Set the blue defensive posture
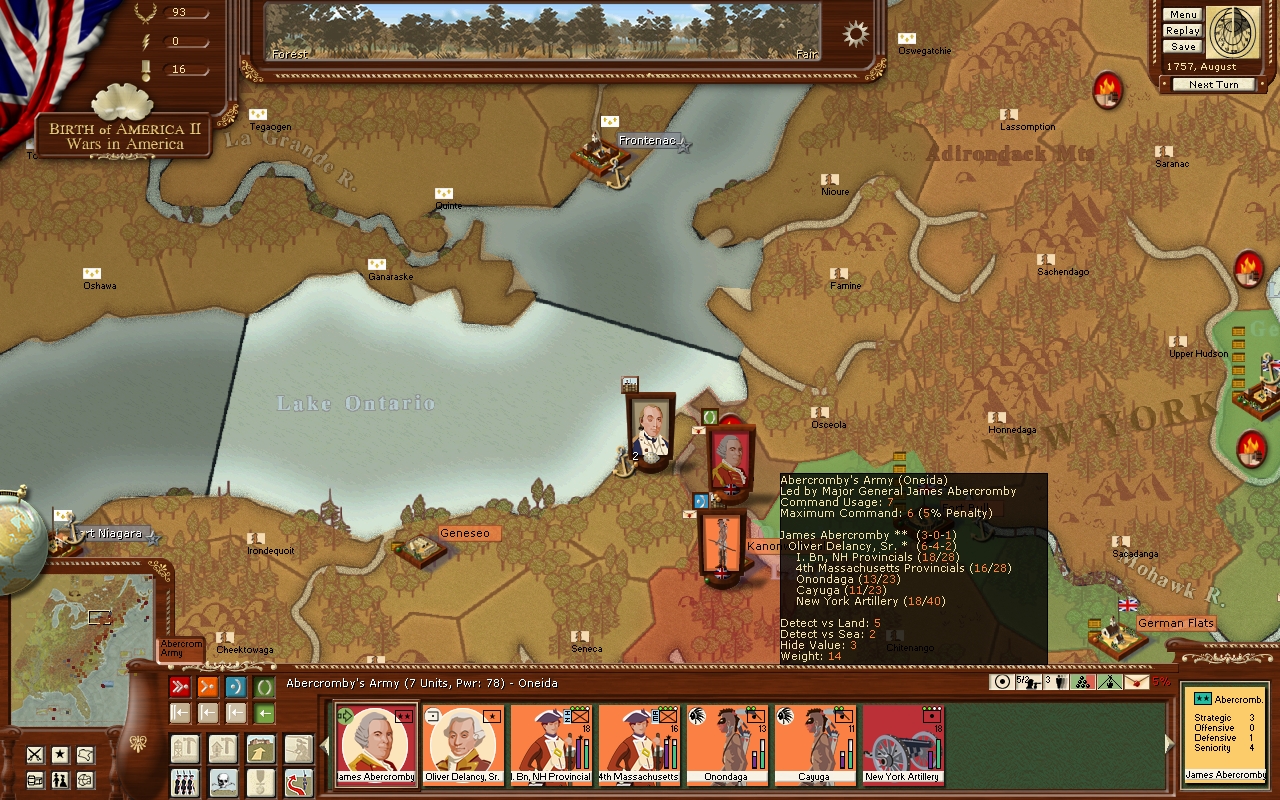 coord(236,687)
